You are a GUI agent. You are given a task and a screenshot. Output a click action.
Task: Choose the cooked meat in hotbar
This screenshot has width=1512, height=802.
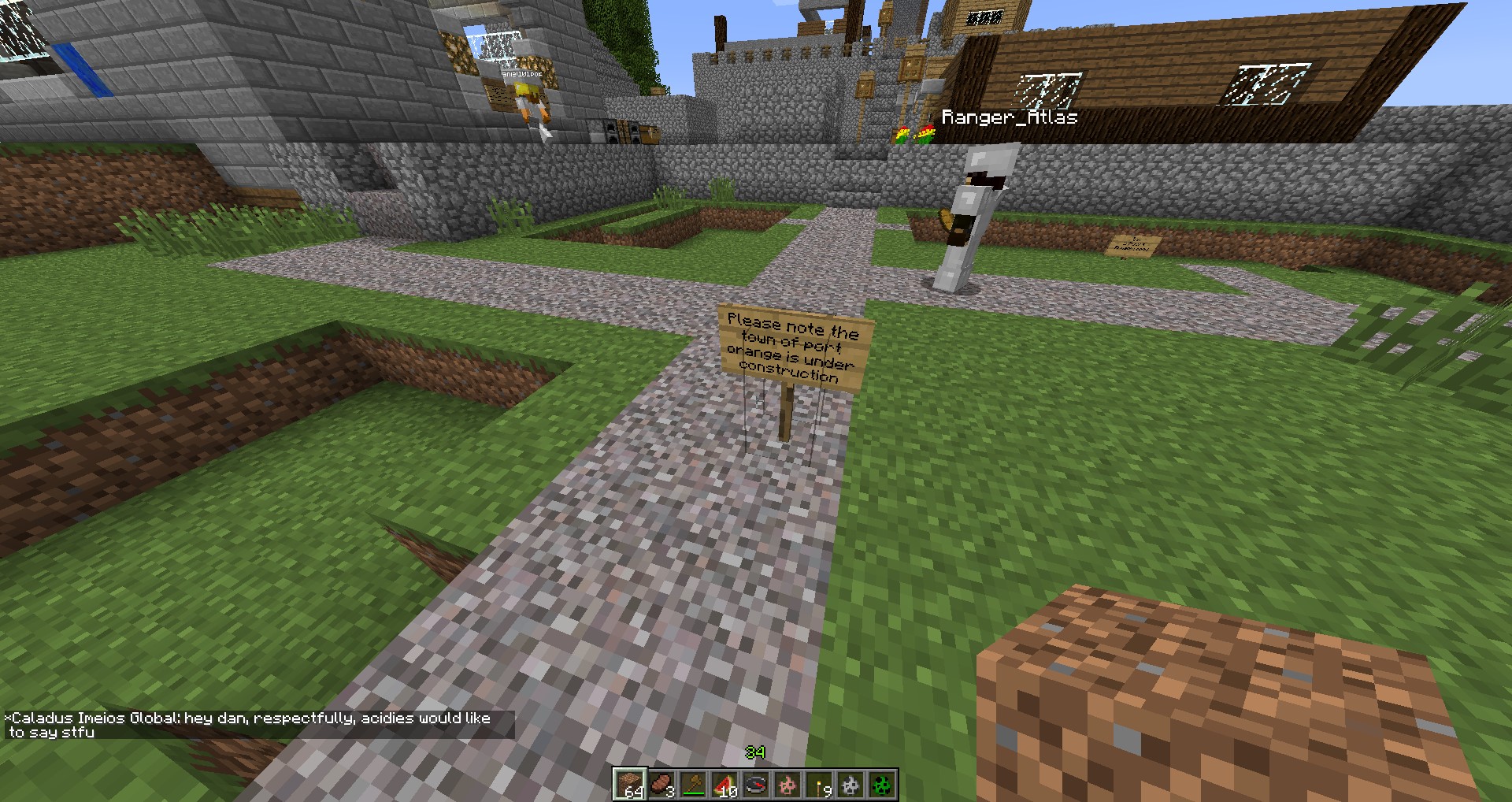click(661, 785)
